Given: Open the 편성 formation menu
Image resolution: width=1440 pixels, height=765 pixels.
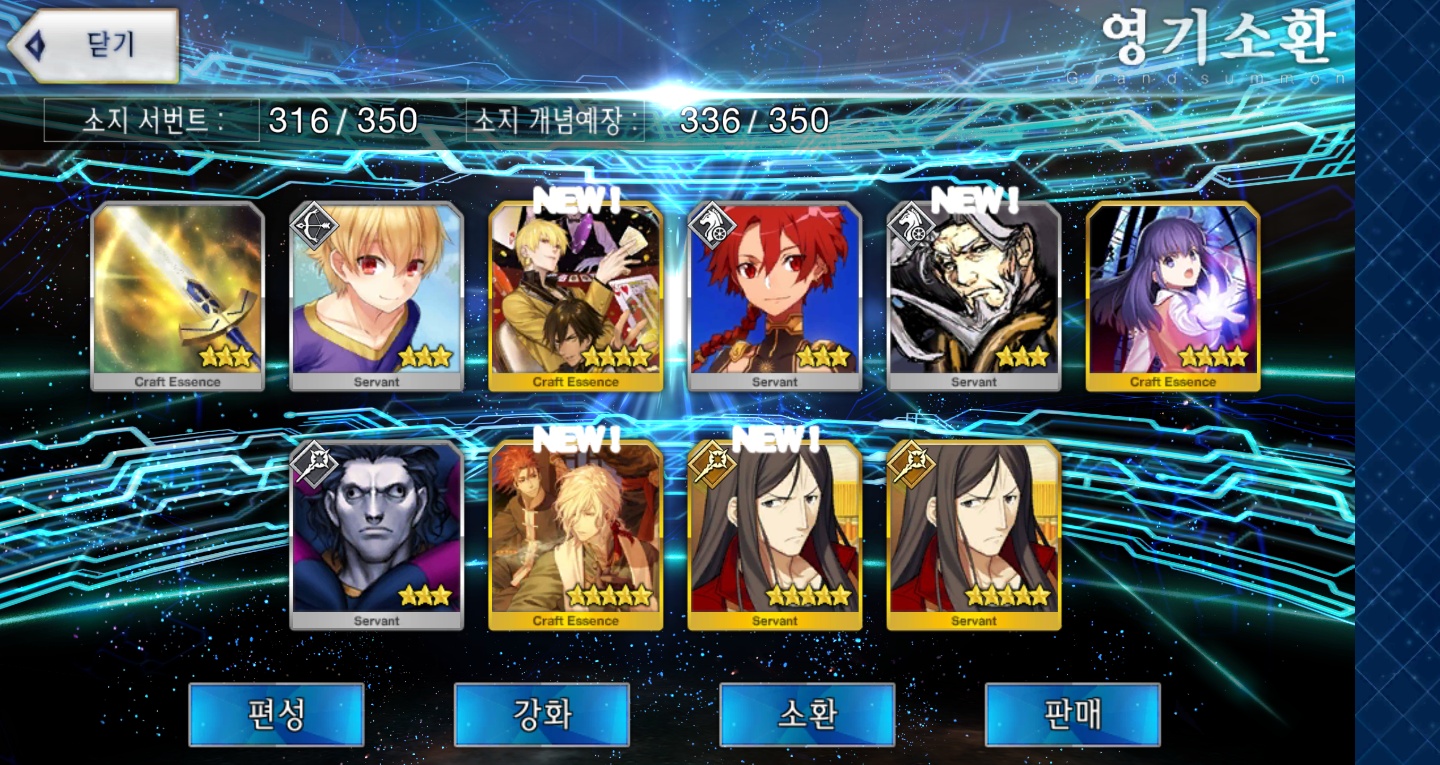Looking at the screenshot, I should coord(276,714).
